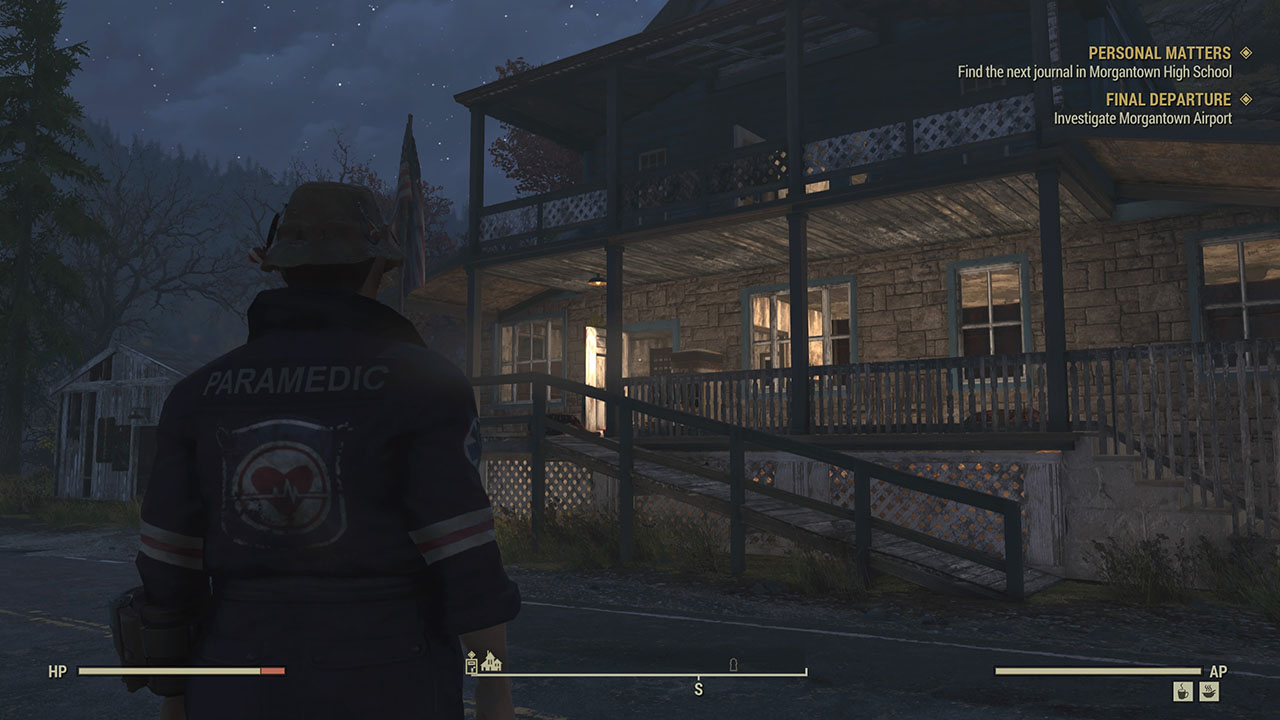Click the quest diamond icon above the compass station marker
Viewport: 1280px width, 720px height.
pyautogui.click(x=471, y=653)
